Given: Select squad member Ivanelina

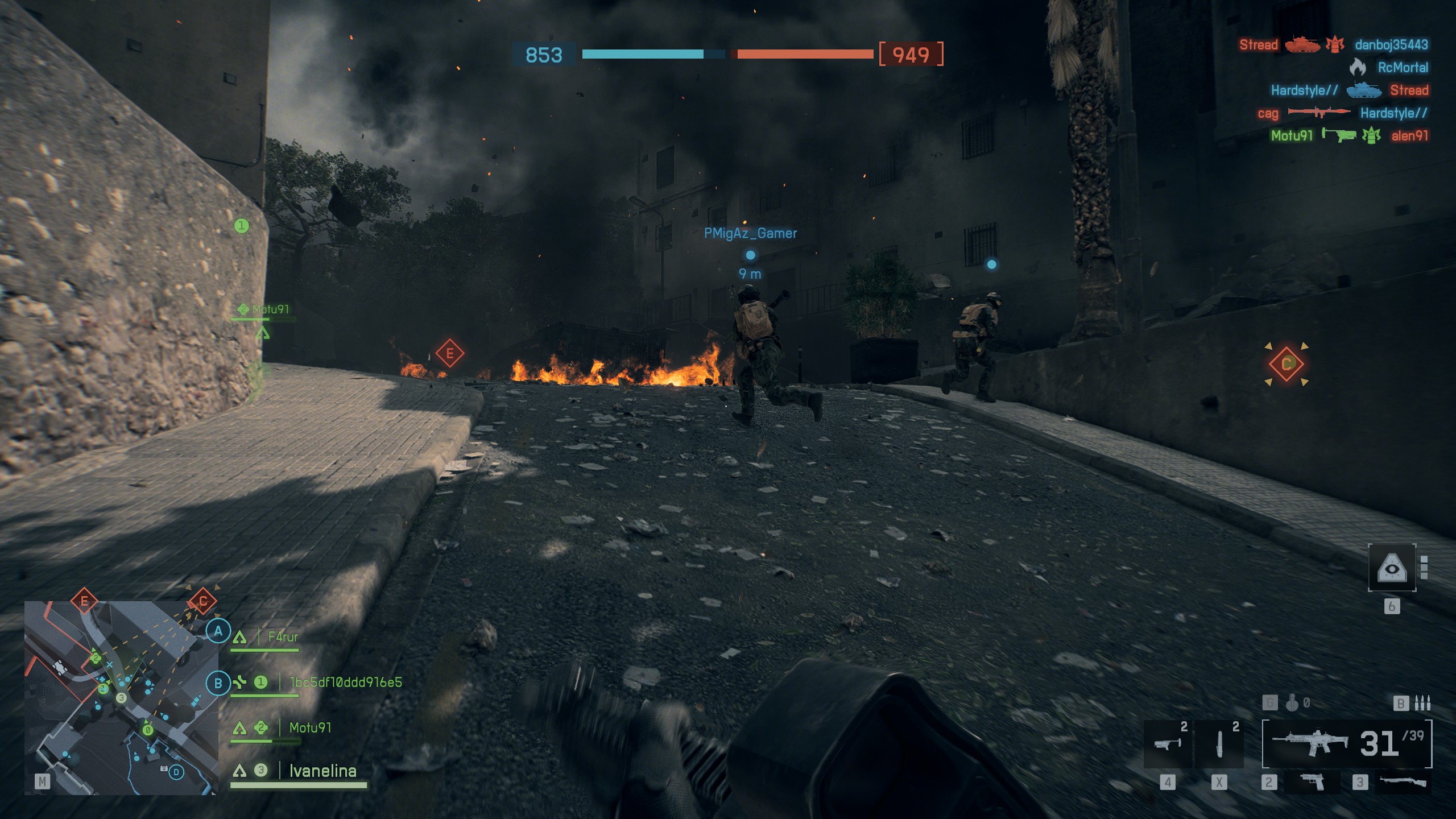Looking at the screenshot, I should (322, 771).
